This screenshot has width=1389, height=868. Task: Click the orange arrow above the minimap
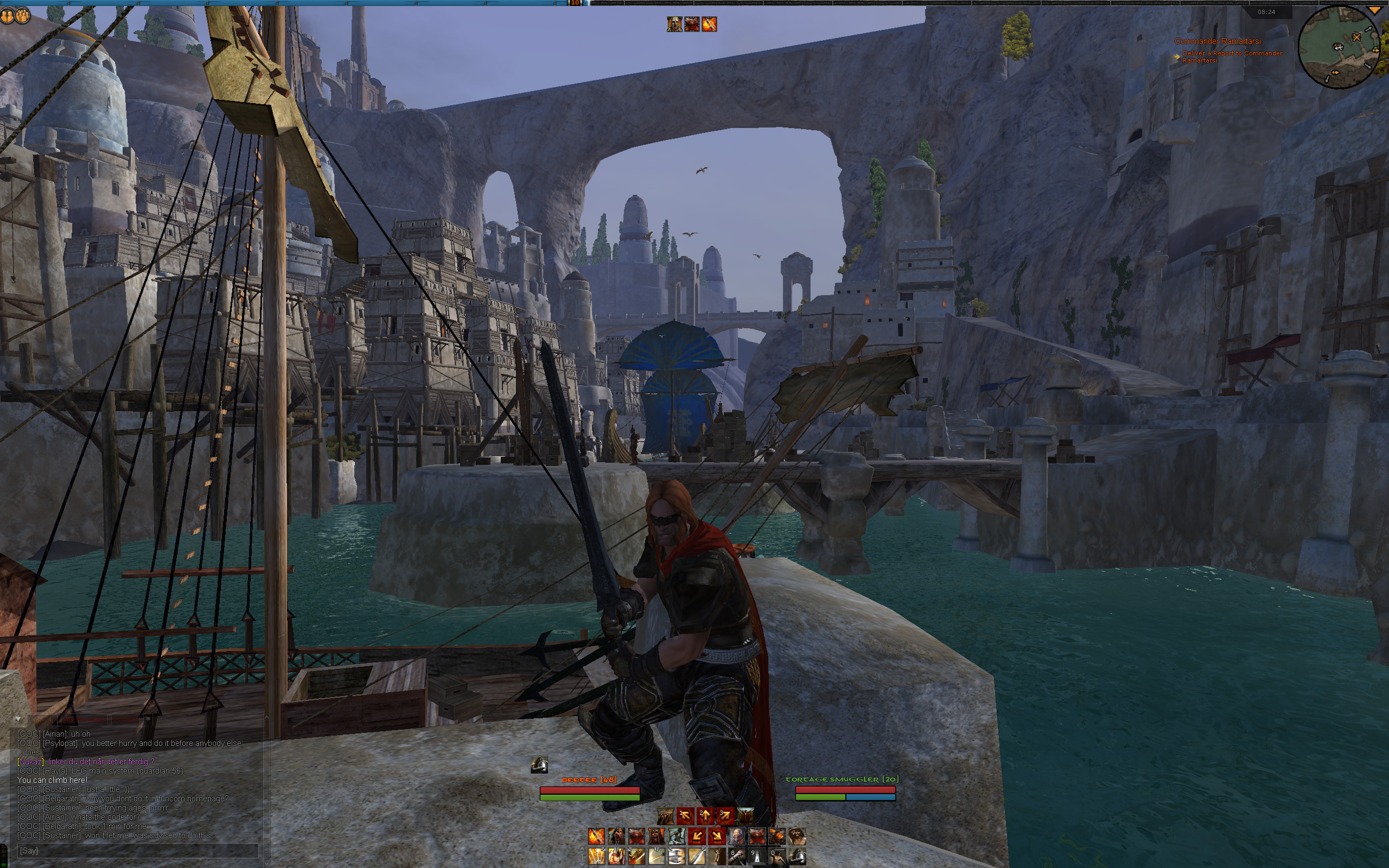tap(1377, 11)
